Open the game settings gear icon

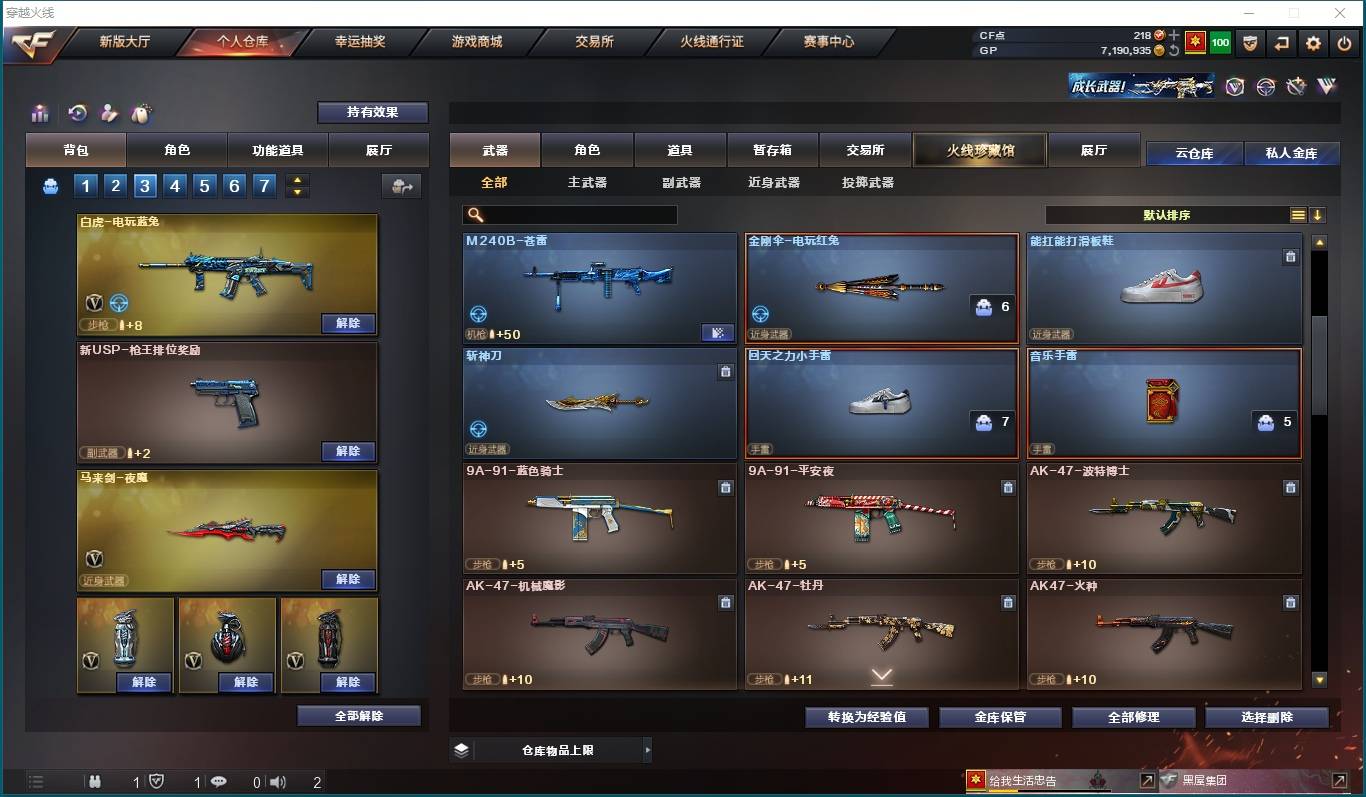[1313, 43]
